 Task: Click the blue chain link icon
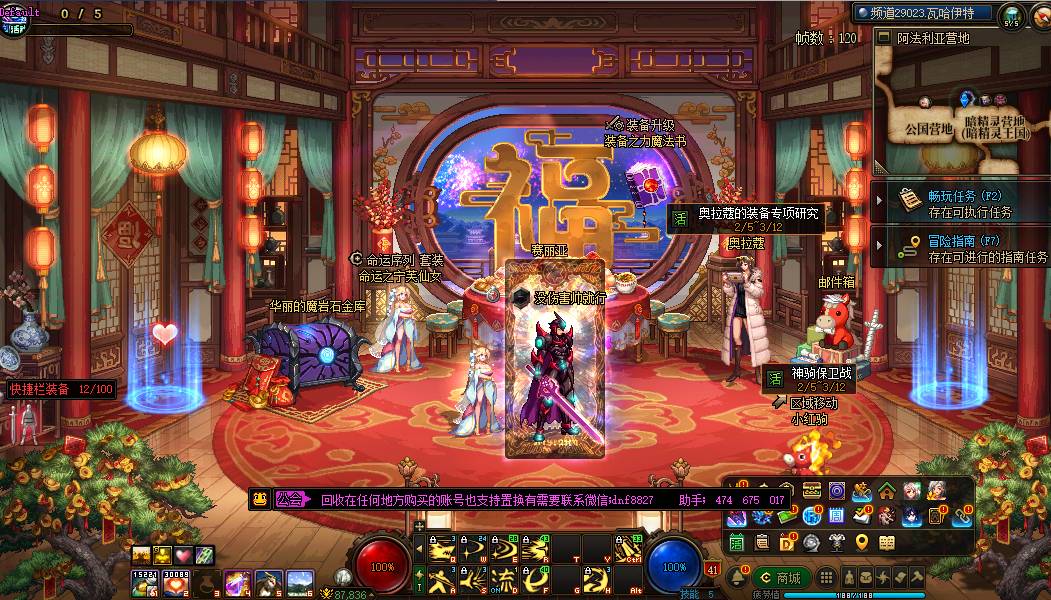pyautogui.click(x=962, y=516)
